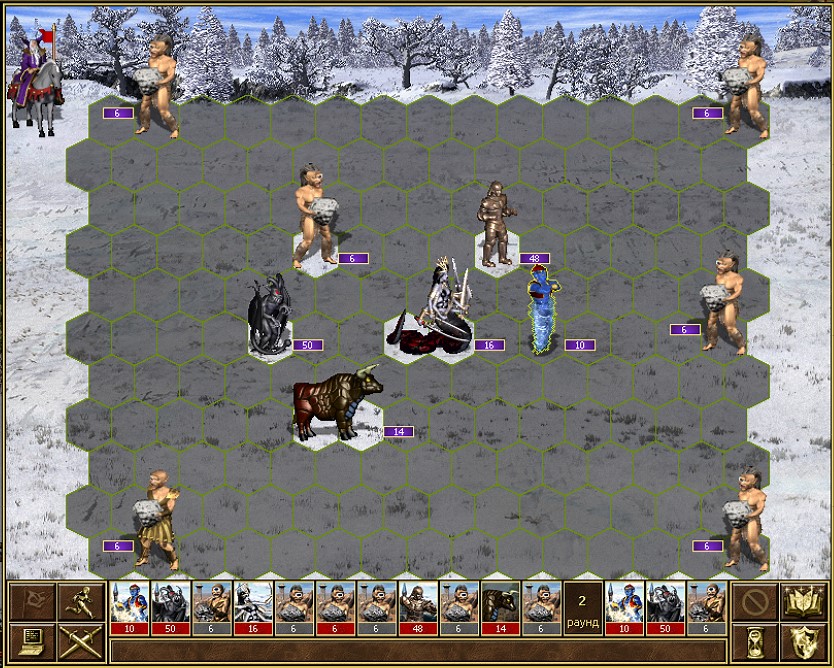
Task: Select the golem portrait showing 48
Action: (418, 607)
